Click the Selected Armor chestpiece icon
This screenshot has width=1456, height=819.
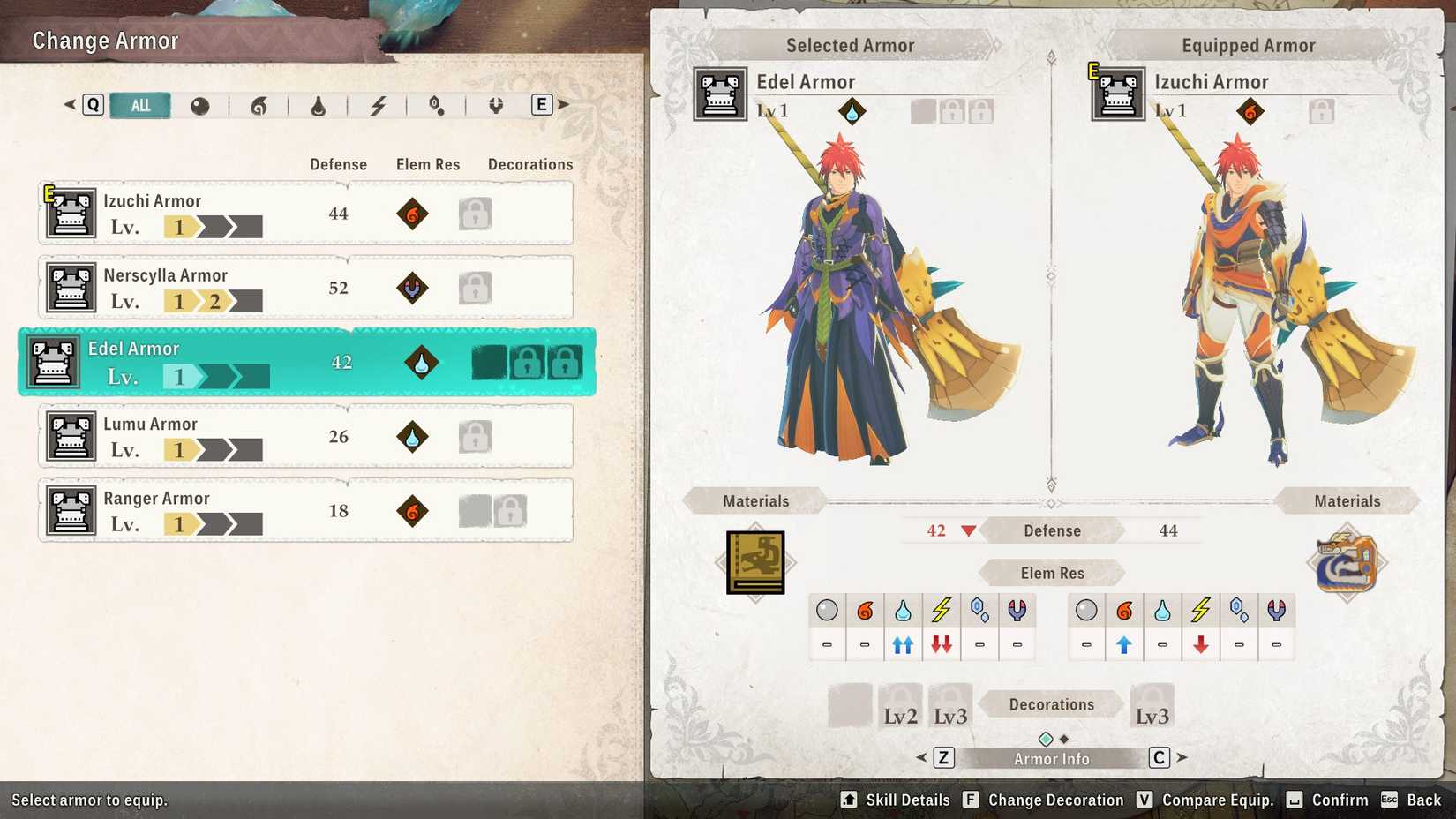(x=719, y=94)
